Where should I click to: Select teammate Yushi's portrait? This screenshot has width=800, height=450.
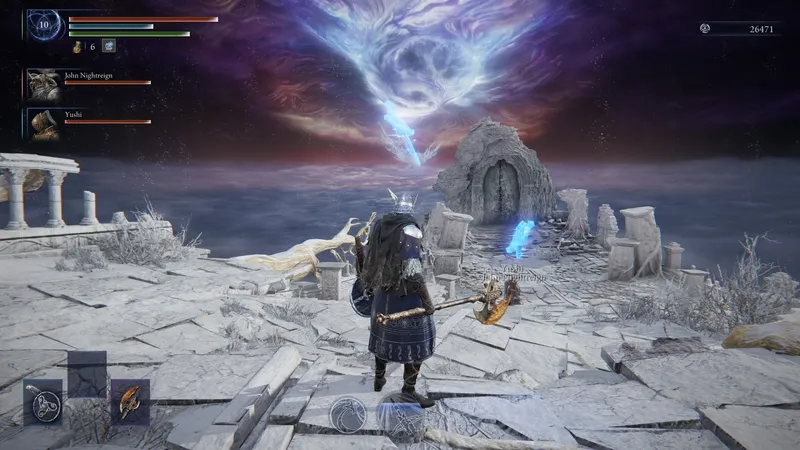42,123
